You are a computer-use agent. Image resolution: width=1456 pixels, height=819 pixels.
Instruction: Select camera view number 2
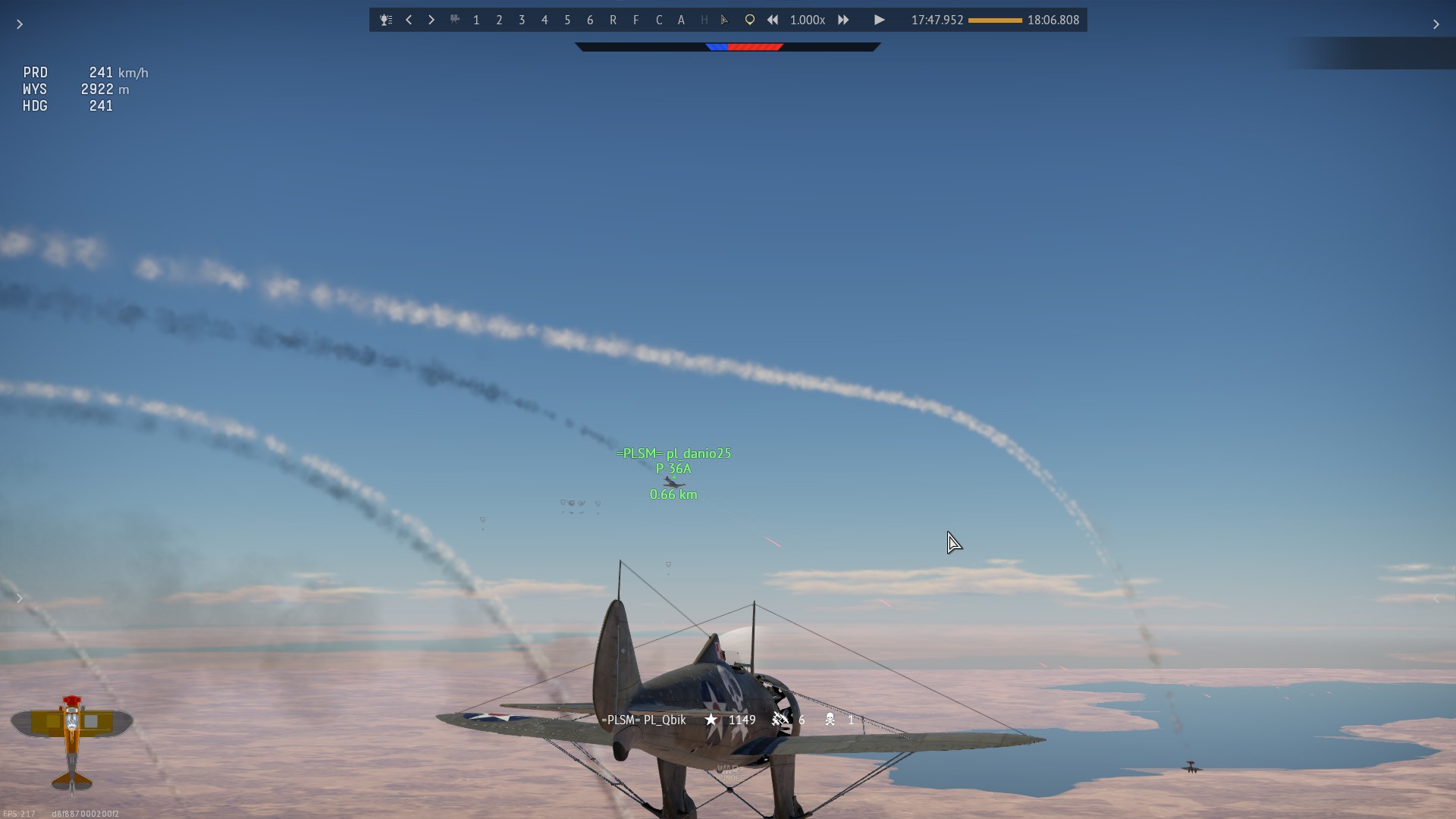(x=499, y=20)
